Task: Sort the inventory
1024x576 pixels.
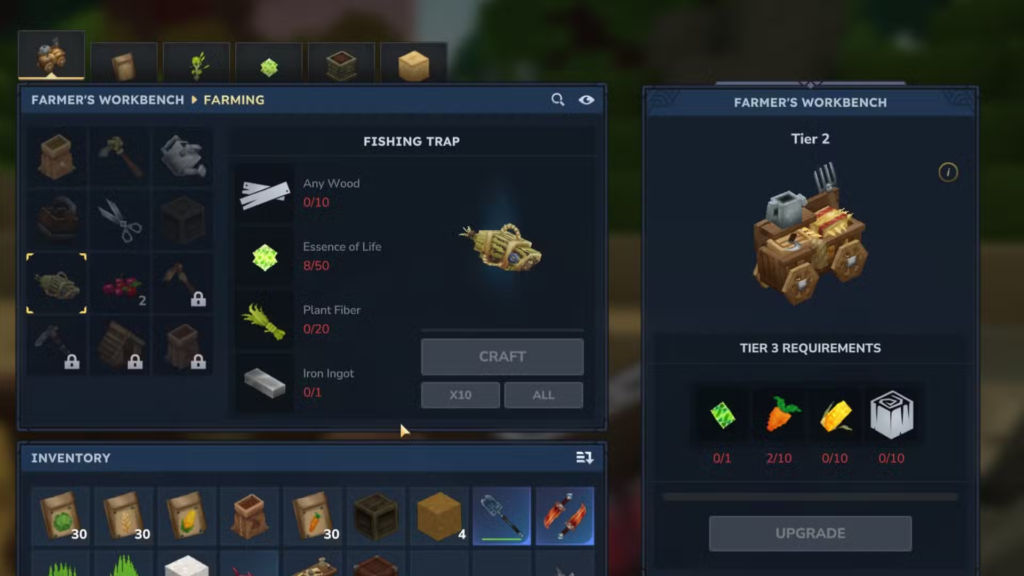Action: 585,458
